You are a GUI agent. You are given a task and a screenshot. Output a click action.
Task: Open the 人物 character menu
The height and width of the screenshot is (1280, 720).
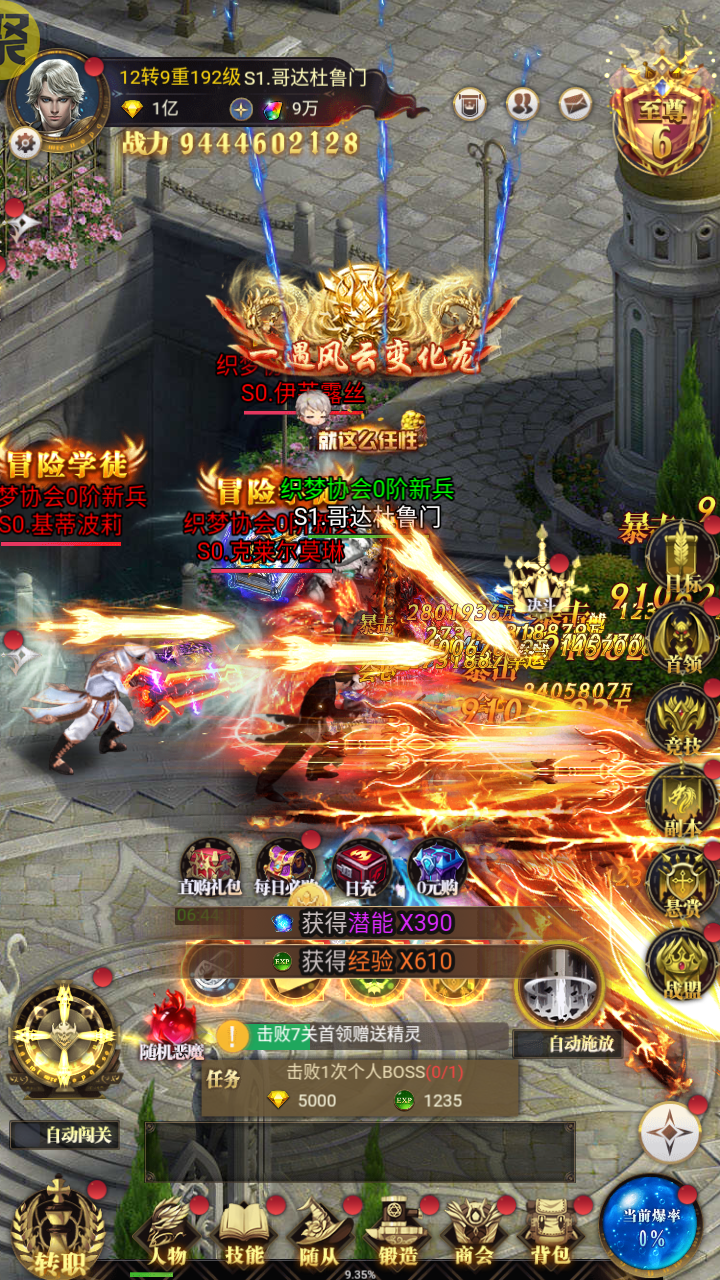pyautogui.click(x=167, y=1232)
